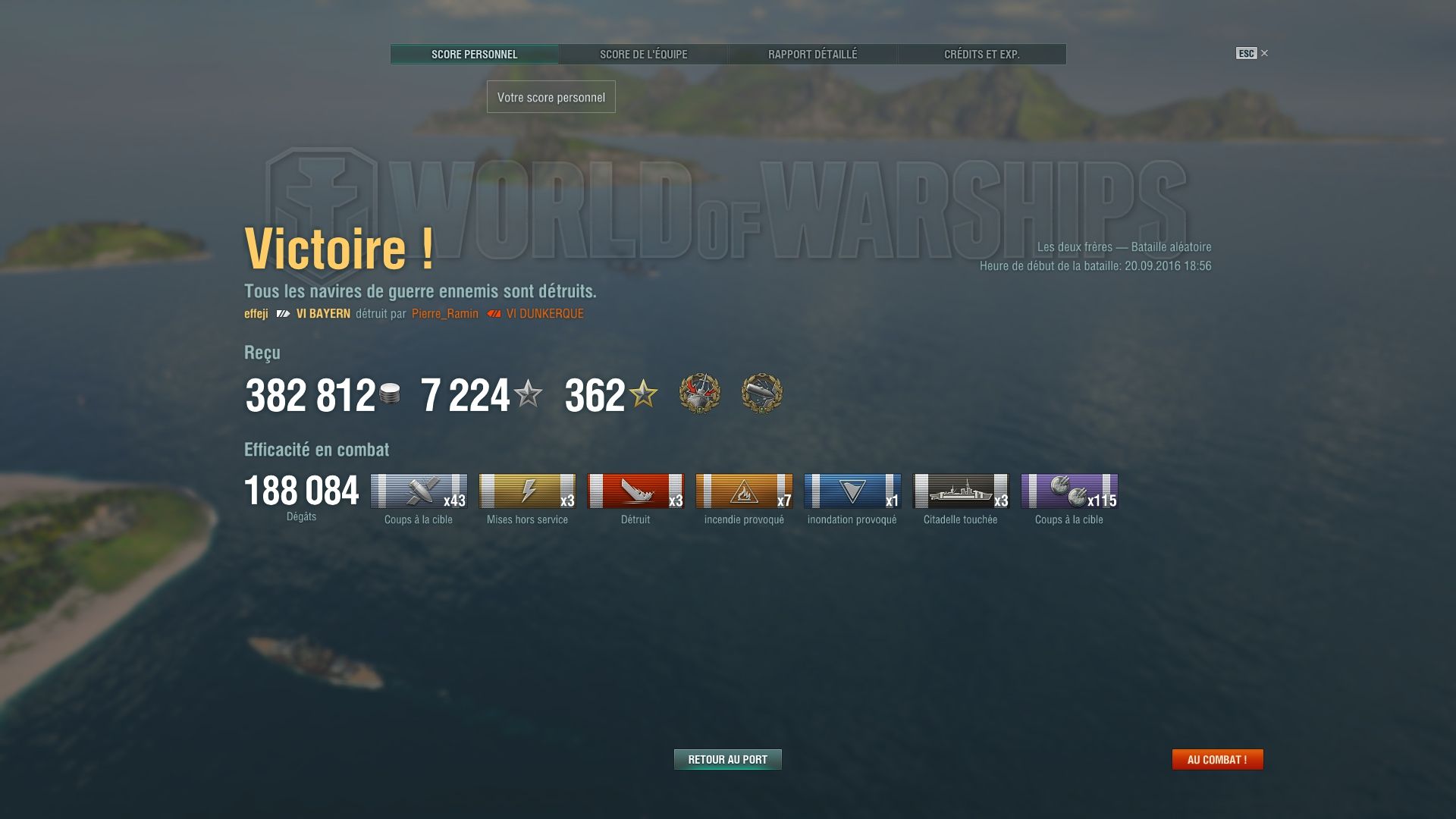Open the Rapport détaillé tab
Viewport: 1456px width, 819px height.
[x=812, y=54]
